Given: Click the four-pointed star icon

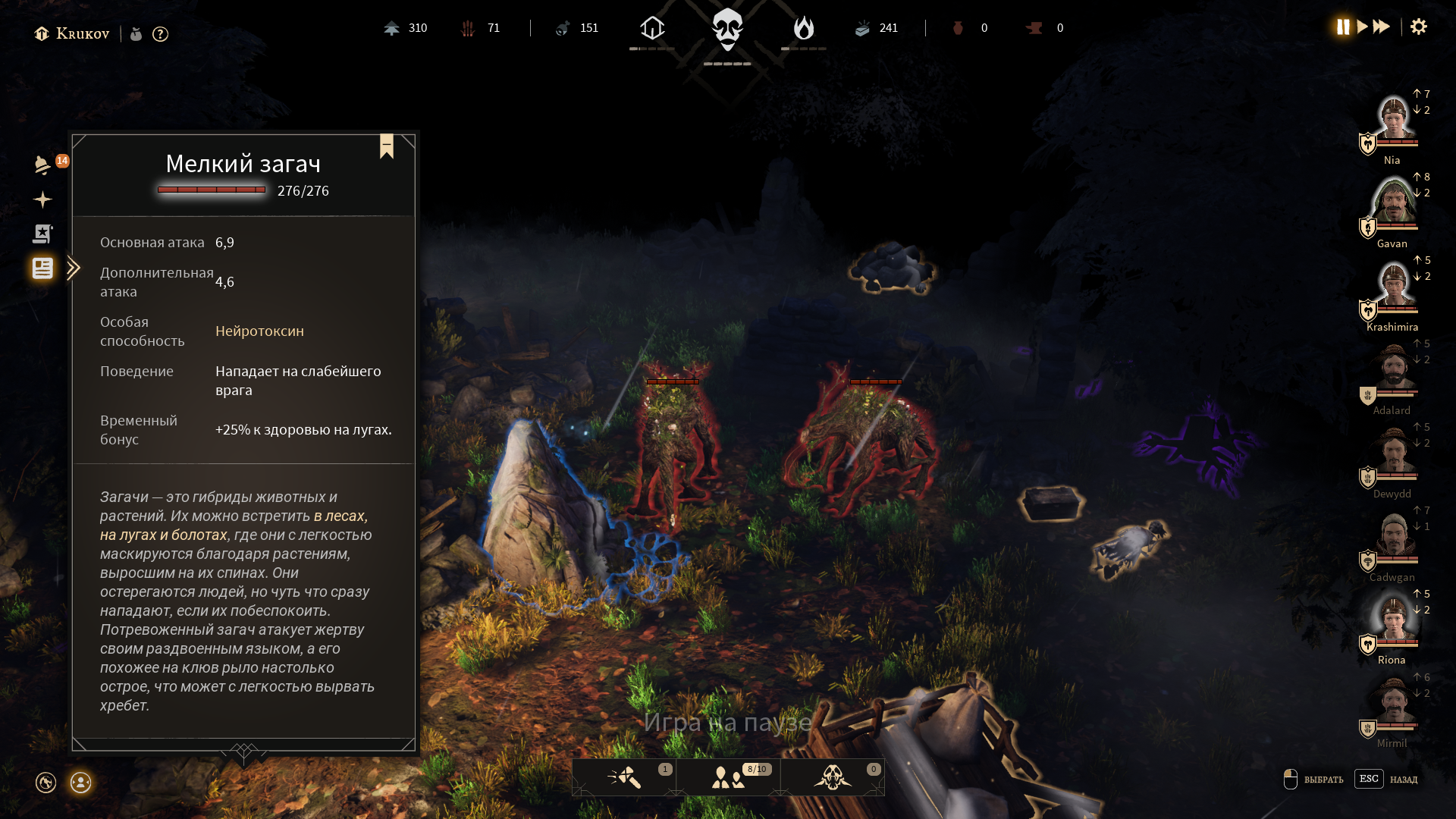Looking at the screenshot, I should tap(42, 199).
